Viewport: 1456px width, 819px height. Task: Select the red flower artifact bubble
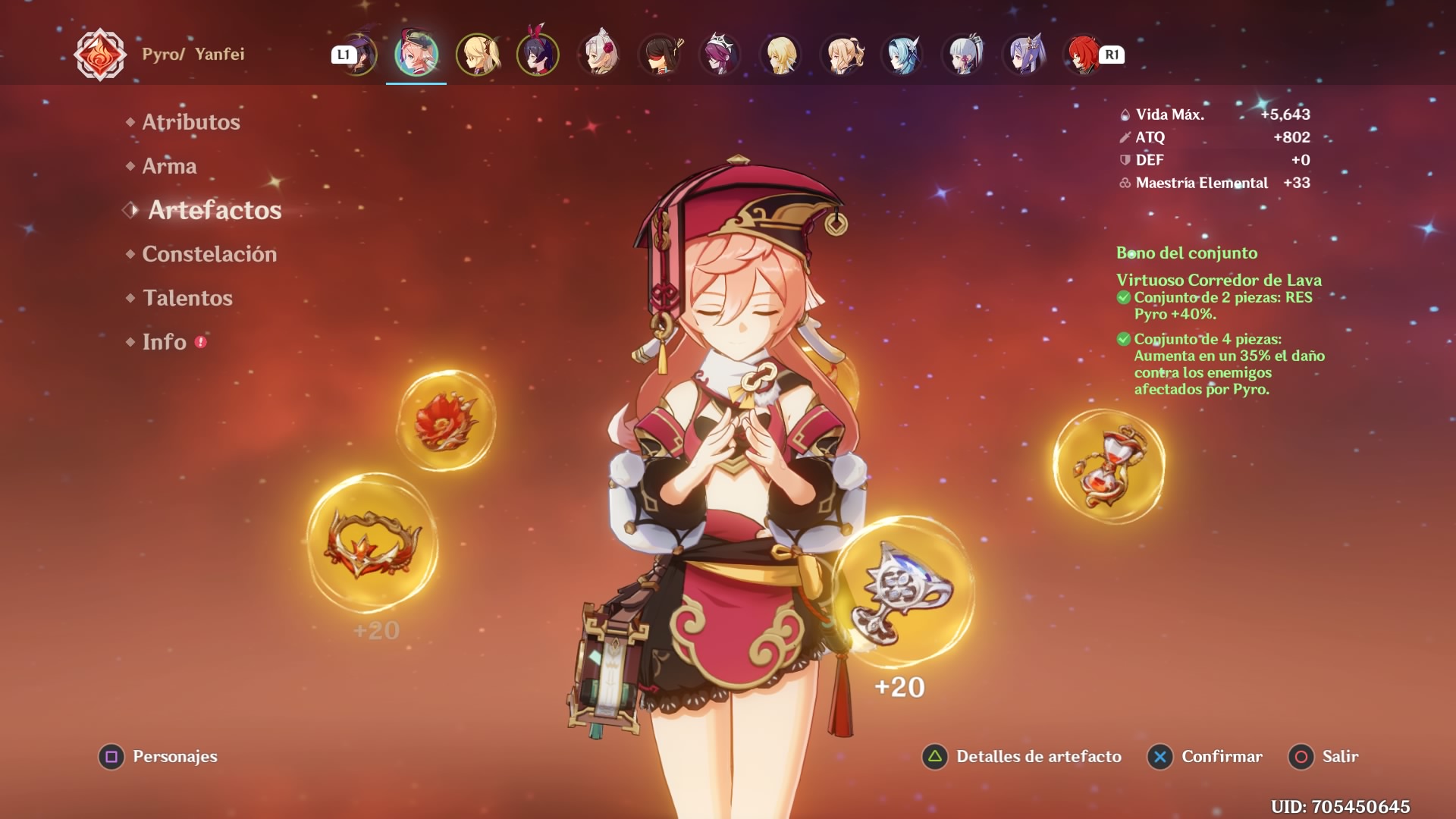point(447,421)
